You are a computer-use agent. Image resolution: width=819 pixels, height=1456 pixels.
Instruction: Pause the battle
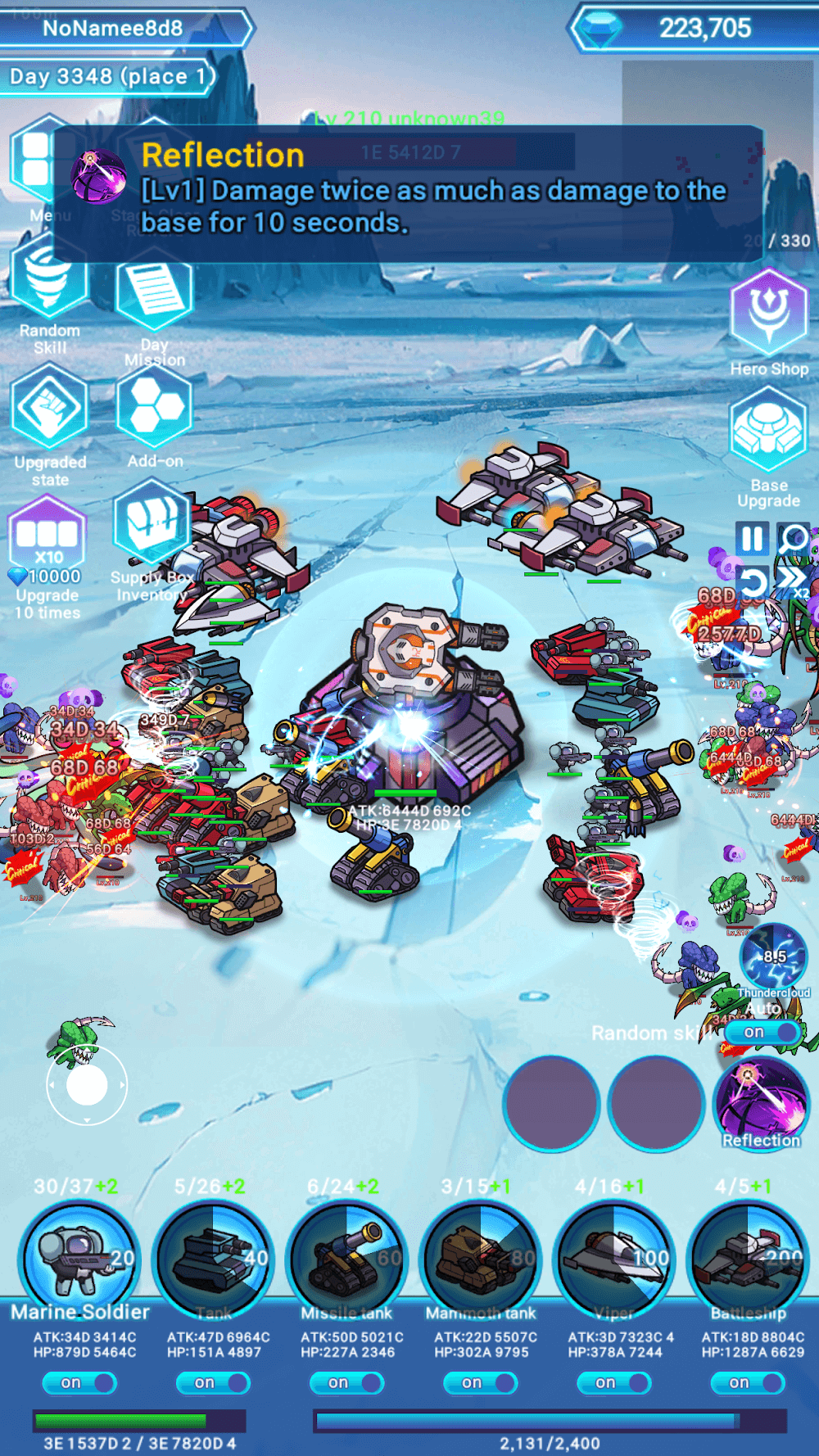(752, 539)
